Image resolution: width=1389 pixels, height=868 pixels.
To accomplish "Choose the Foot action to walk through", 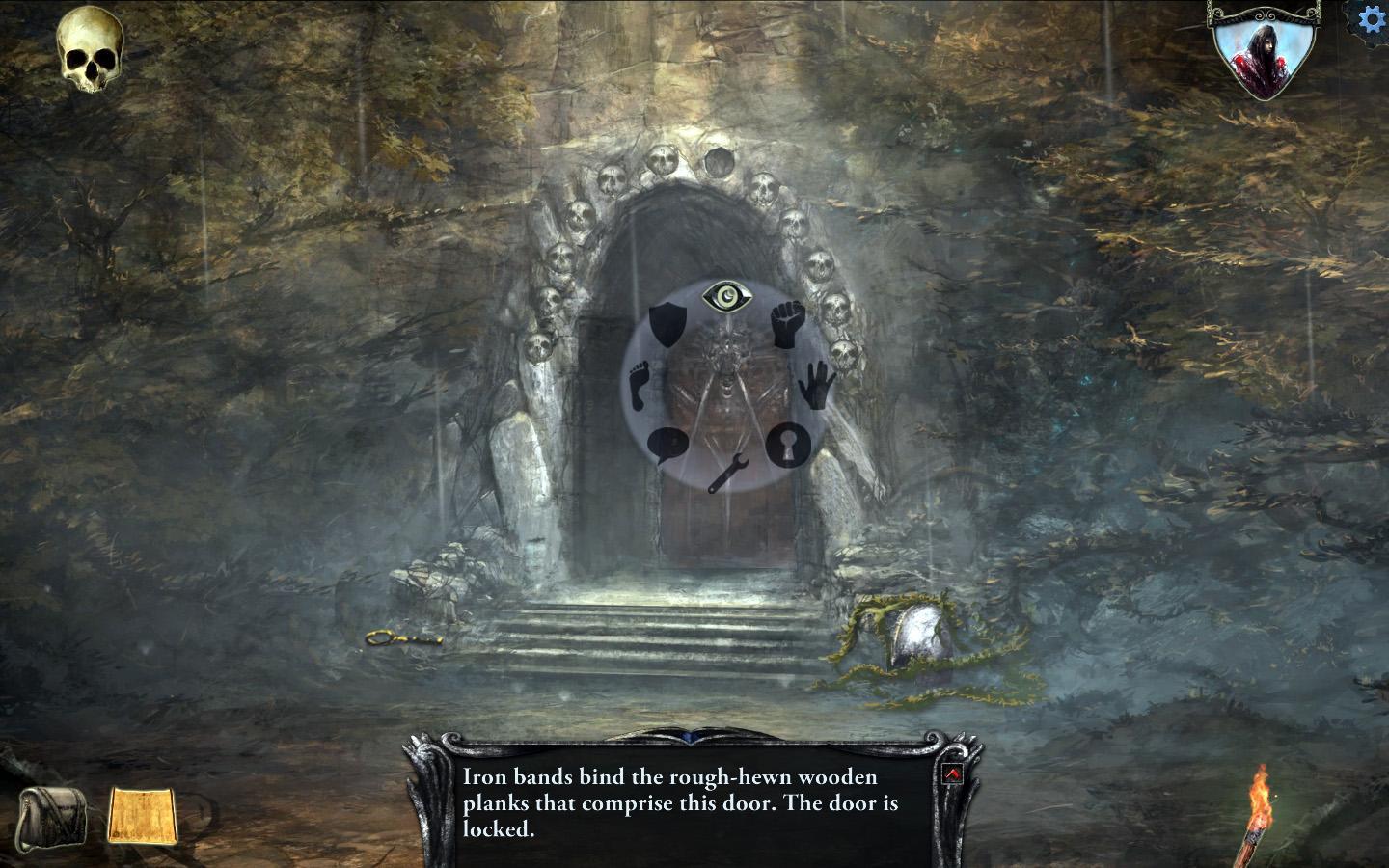I will coord(639,386).
